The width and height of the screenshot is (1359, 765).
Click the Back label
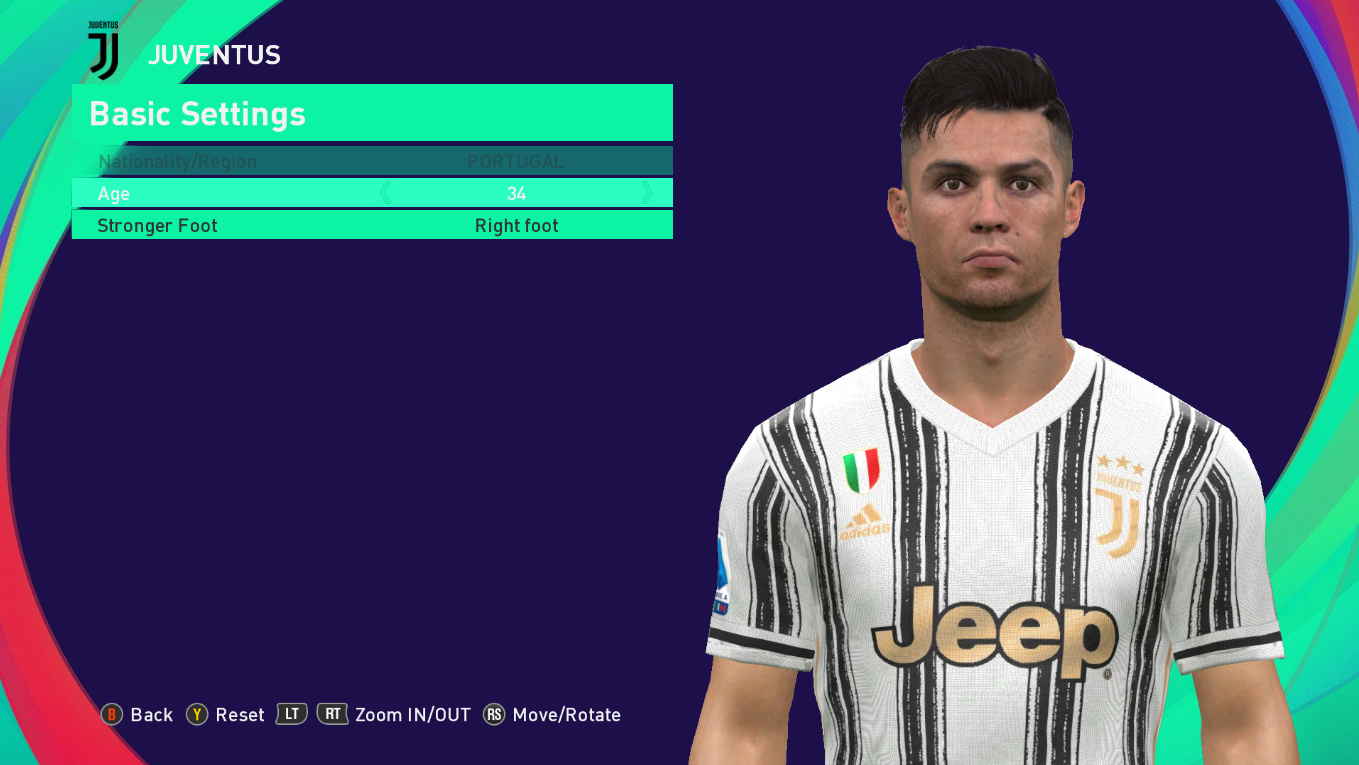click(151, 715)
